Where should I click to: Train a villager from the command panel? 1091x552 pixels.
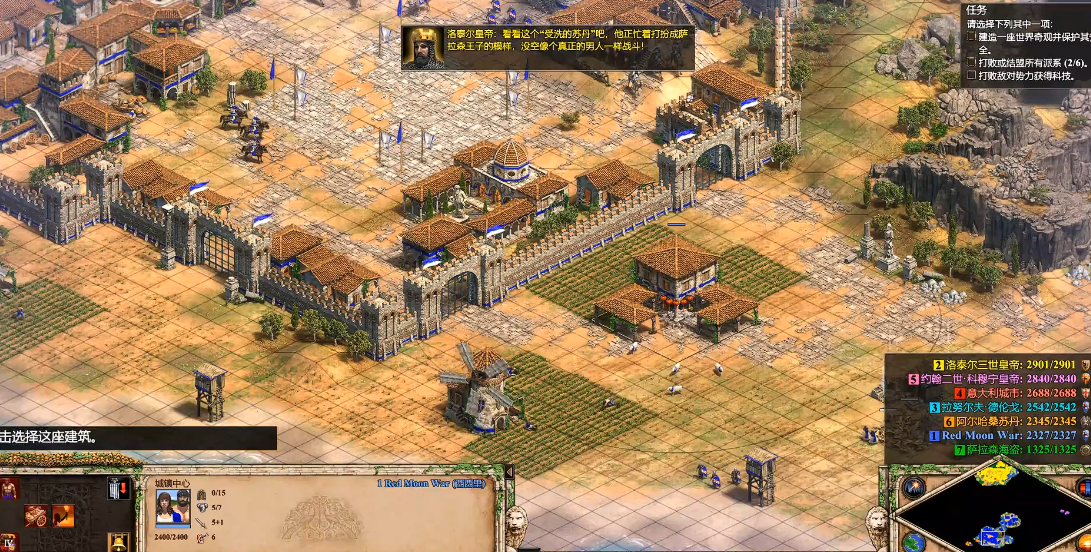click(9, 488)
